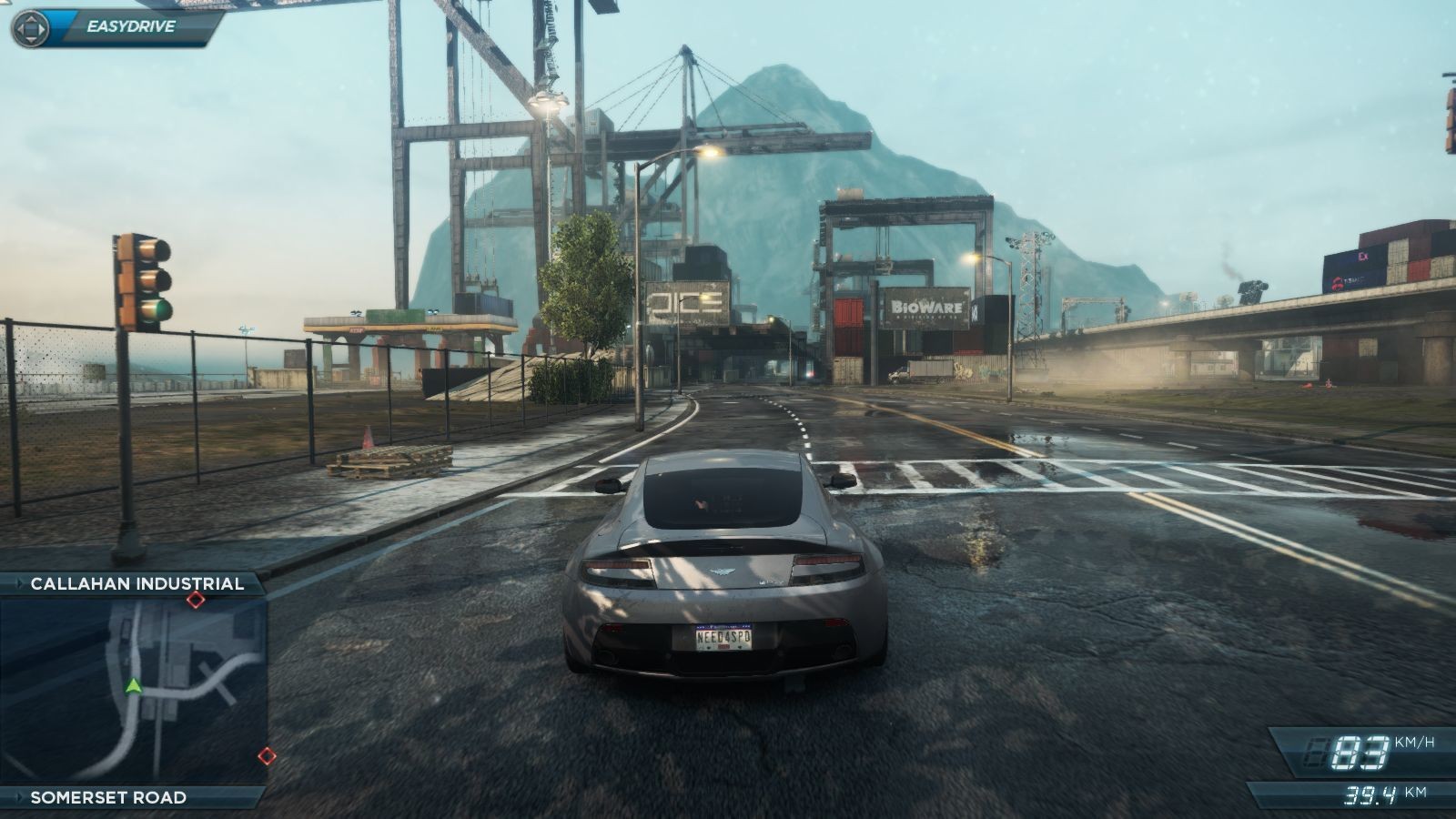Click the minimap in the corner
The height and width of the screenshot is (819, 1456).
(133, 690)
